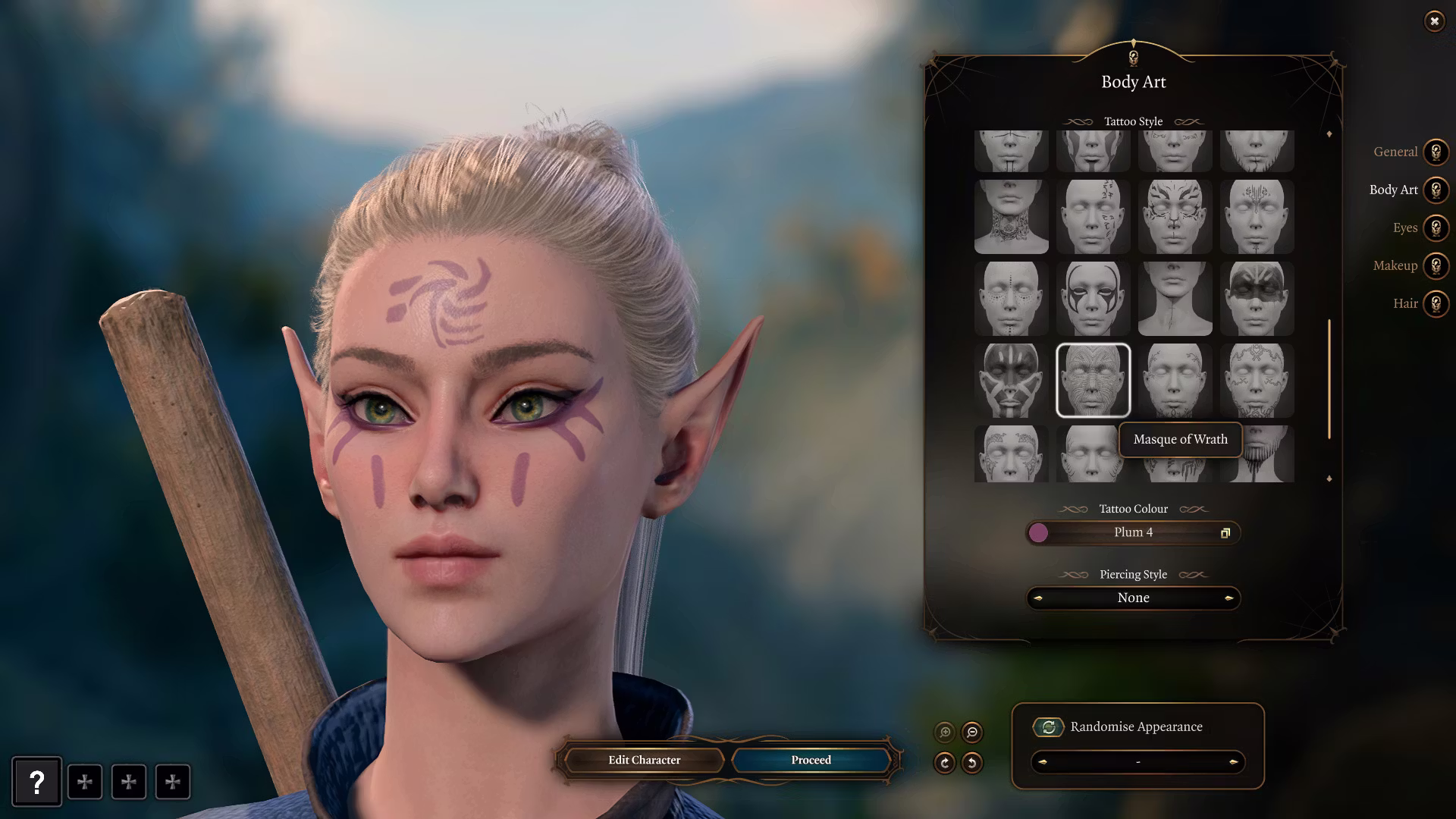Select previous piercing style with left arrow
Viewport: 1456px width, 819px height.
(x=1038, y=598)
